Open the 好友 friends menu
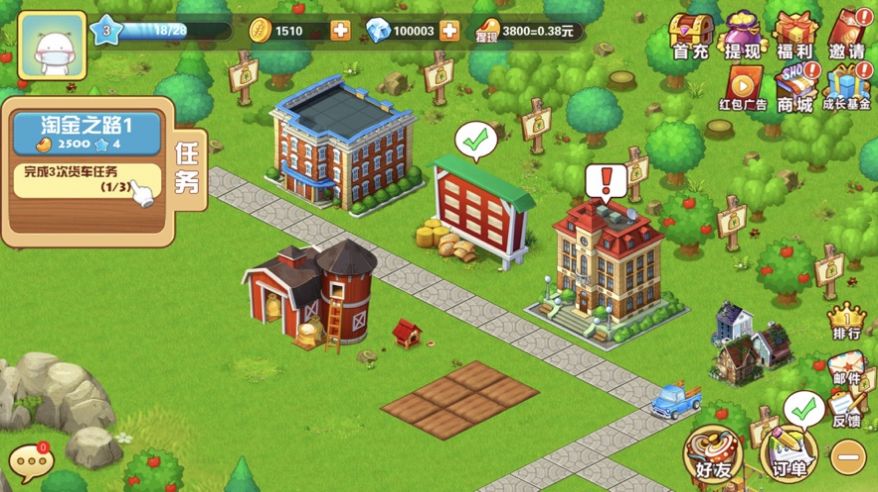 (x=713, y=457)
